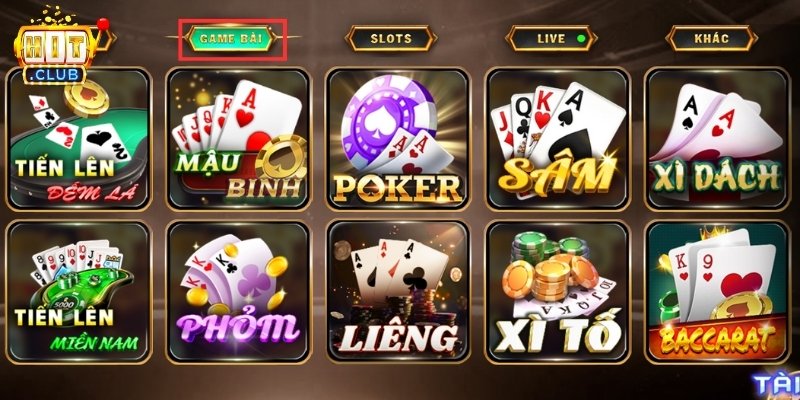The height and width of the screenshot is (400, 800).
Task: Open the Slots category tab
Action: tap(391, 38)
